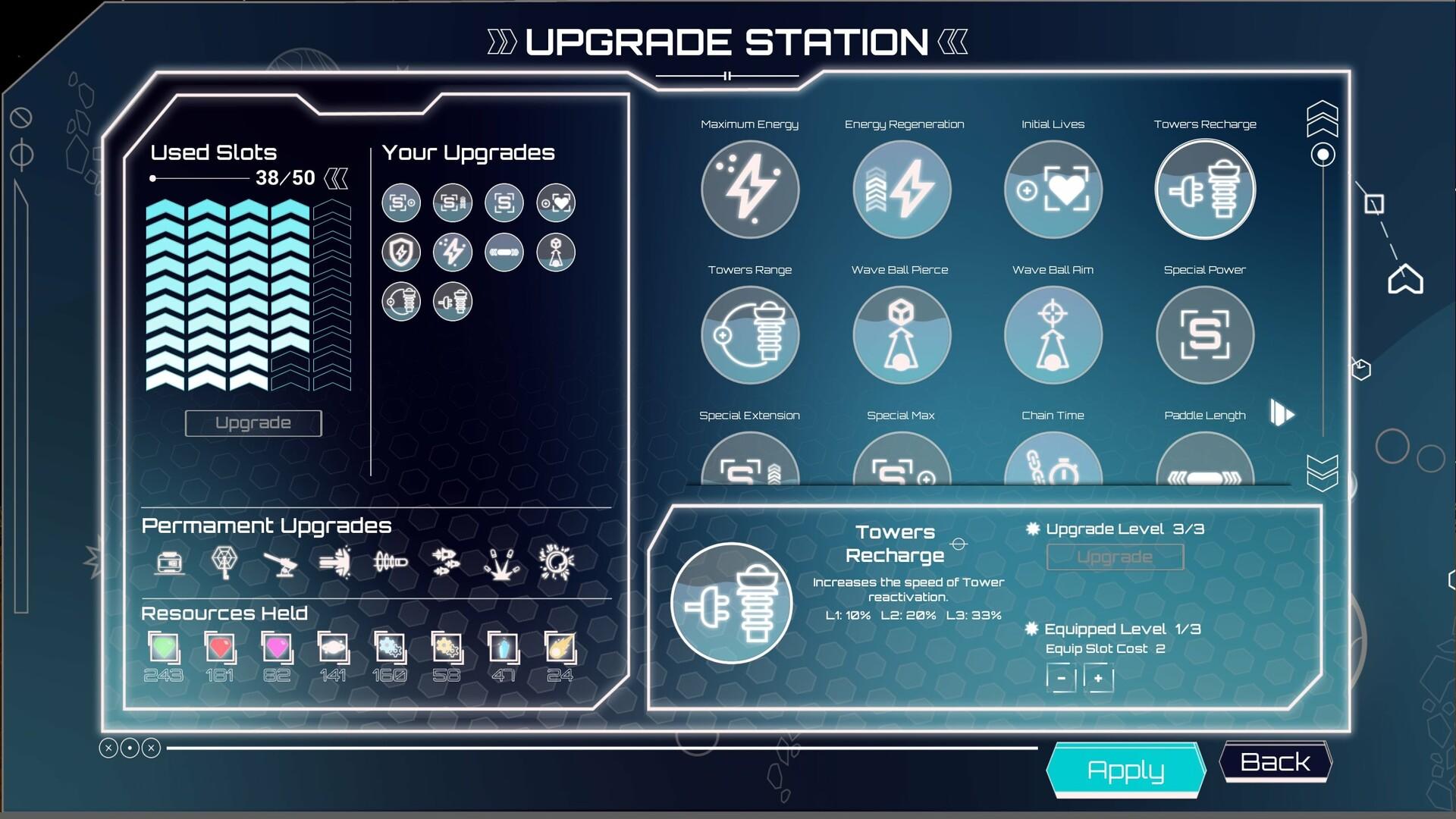Select the Towers Range upgrade

tap(750, 334)
